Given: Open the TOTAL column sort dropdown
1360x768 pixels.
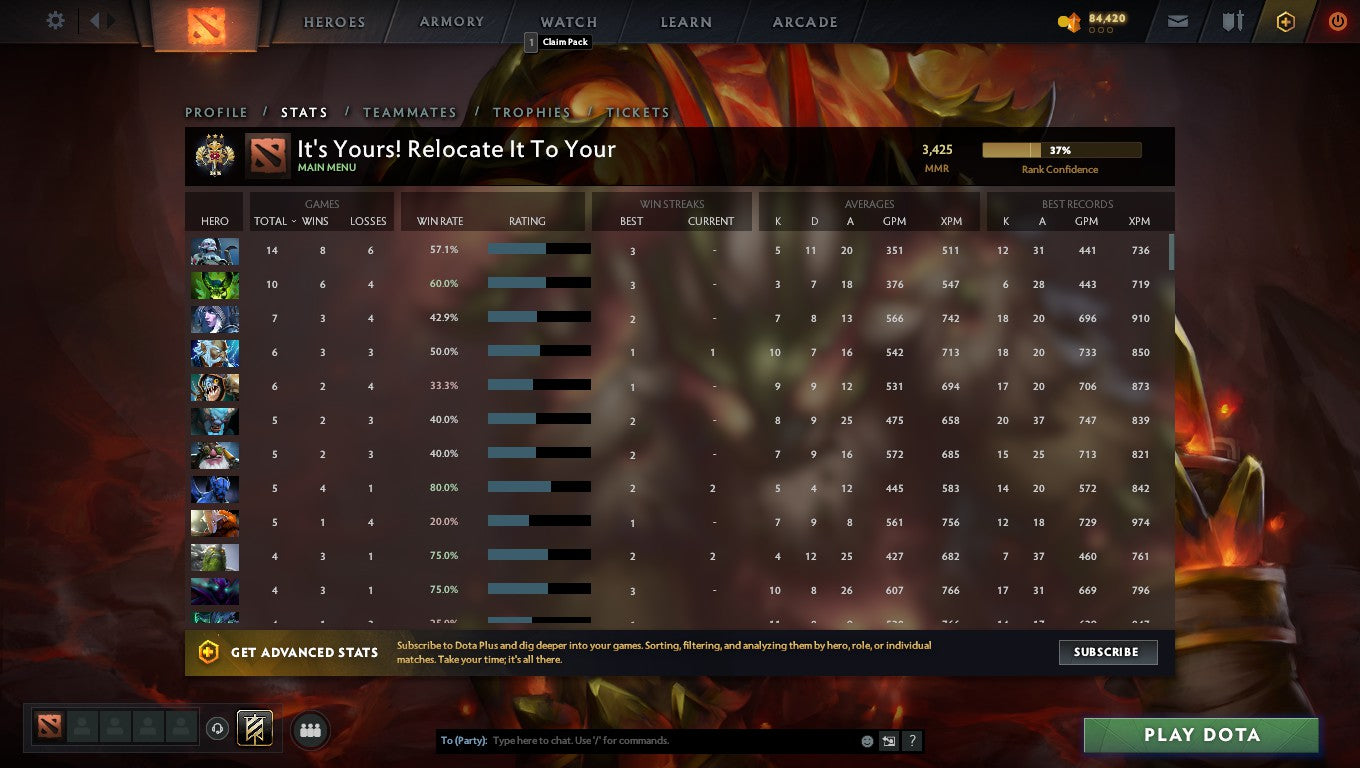Looking at the screenshot, I should pyautogui.click(x=275, y=221).
